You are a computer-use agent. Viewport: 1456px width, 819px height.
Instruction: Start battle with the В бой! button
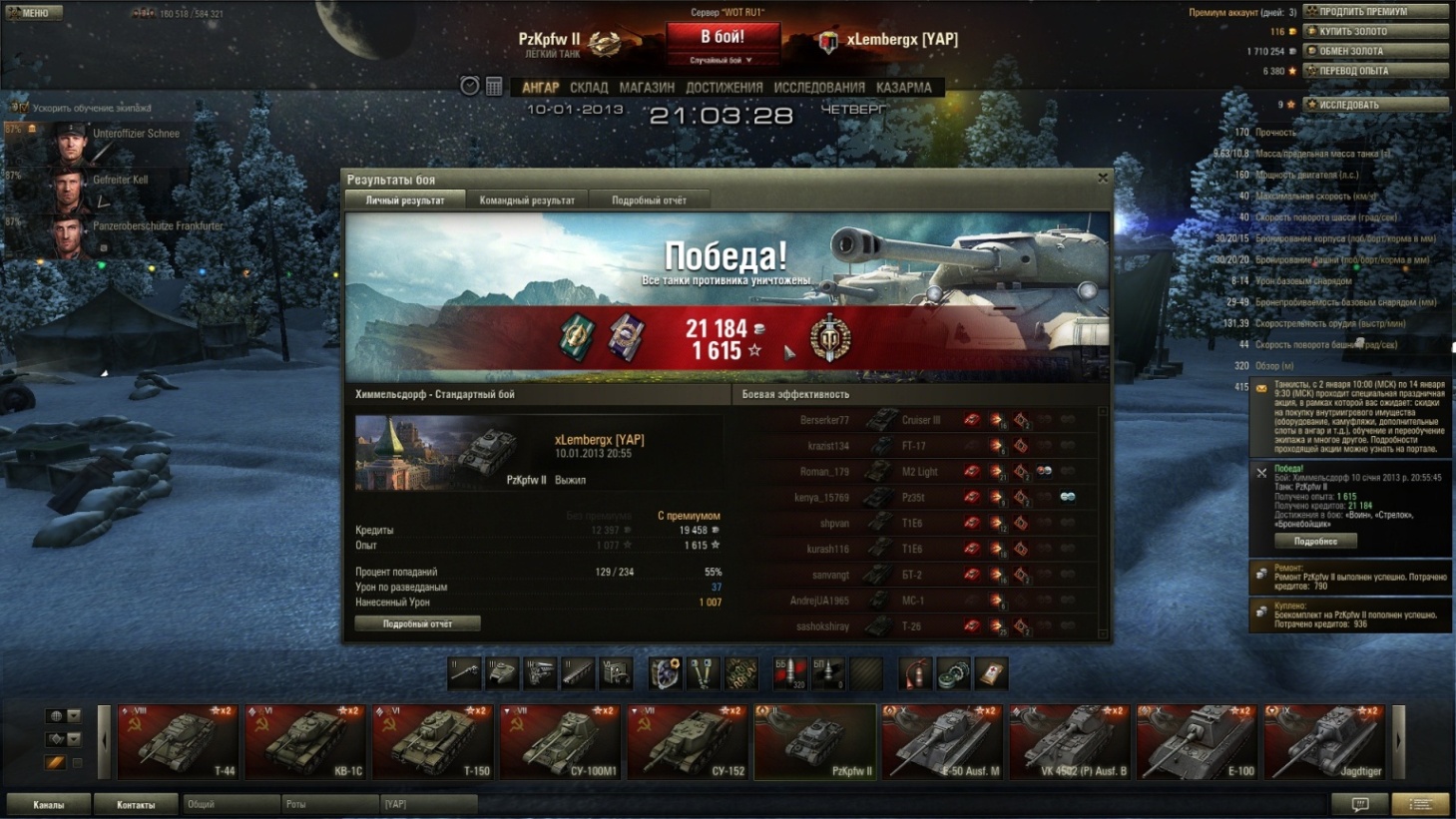[723, 38]
